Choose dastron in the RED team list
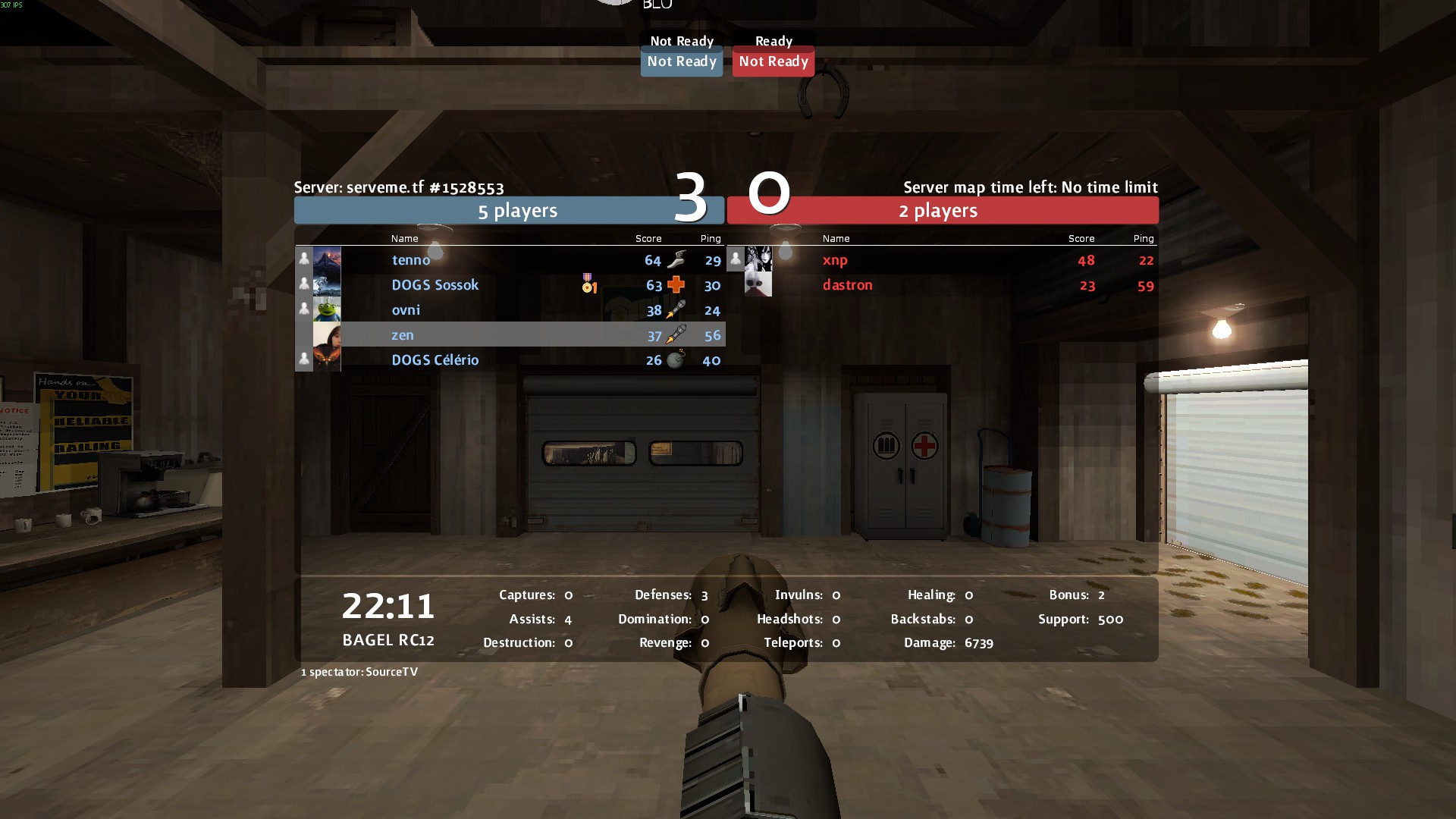The image size is (1456, 819). point(847,285)
